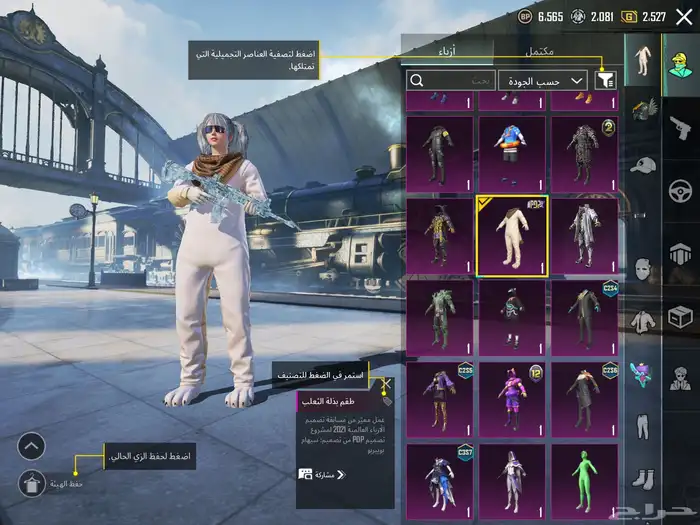Open the quality sort dropdown
This screenshot has height=525, width=700.
click(543, 80)
